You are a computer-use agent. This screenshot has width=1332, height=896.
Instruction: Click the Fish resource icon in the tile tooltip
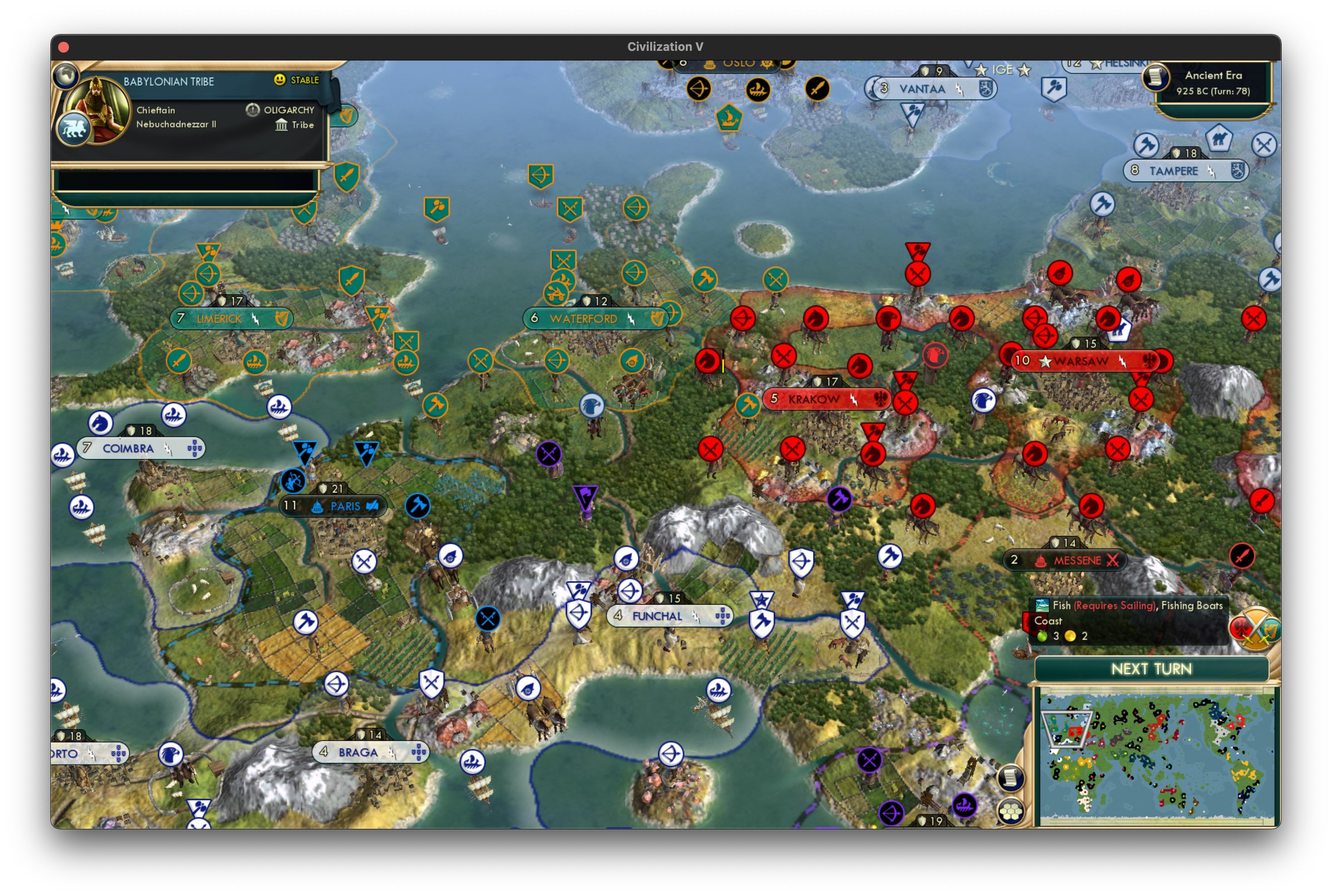[1043, 605]
